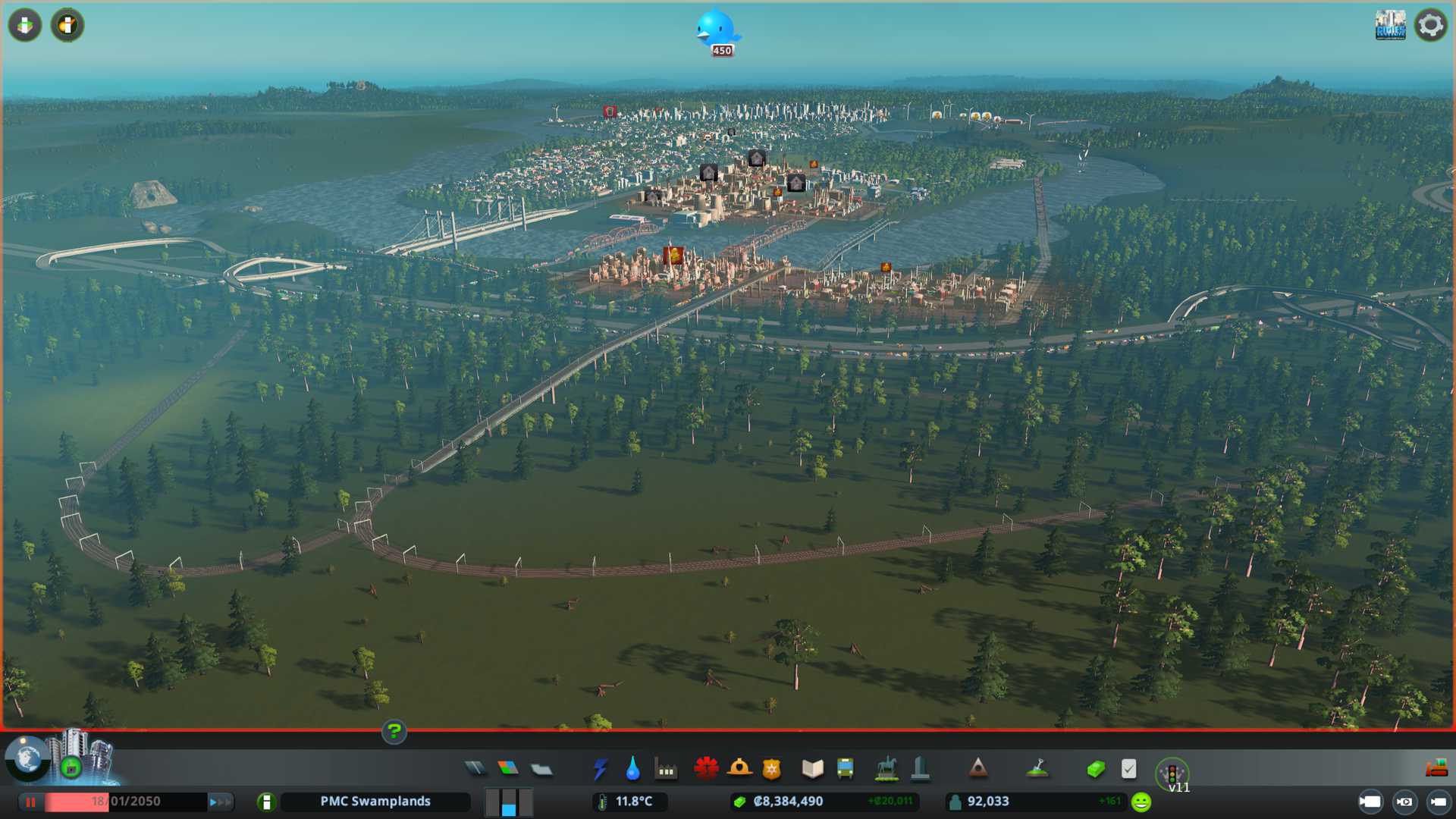The width and height of the screenshot is (1456, 819).
Task: Open the gear options menu
Action: [1431, 25]
